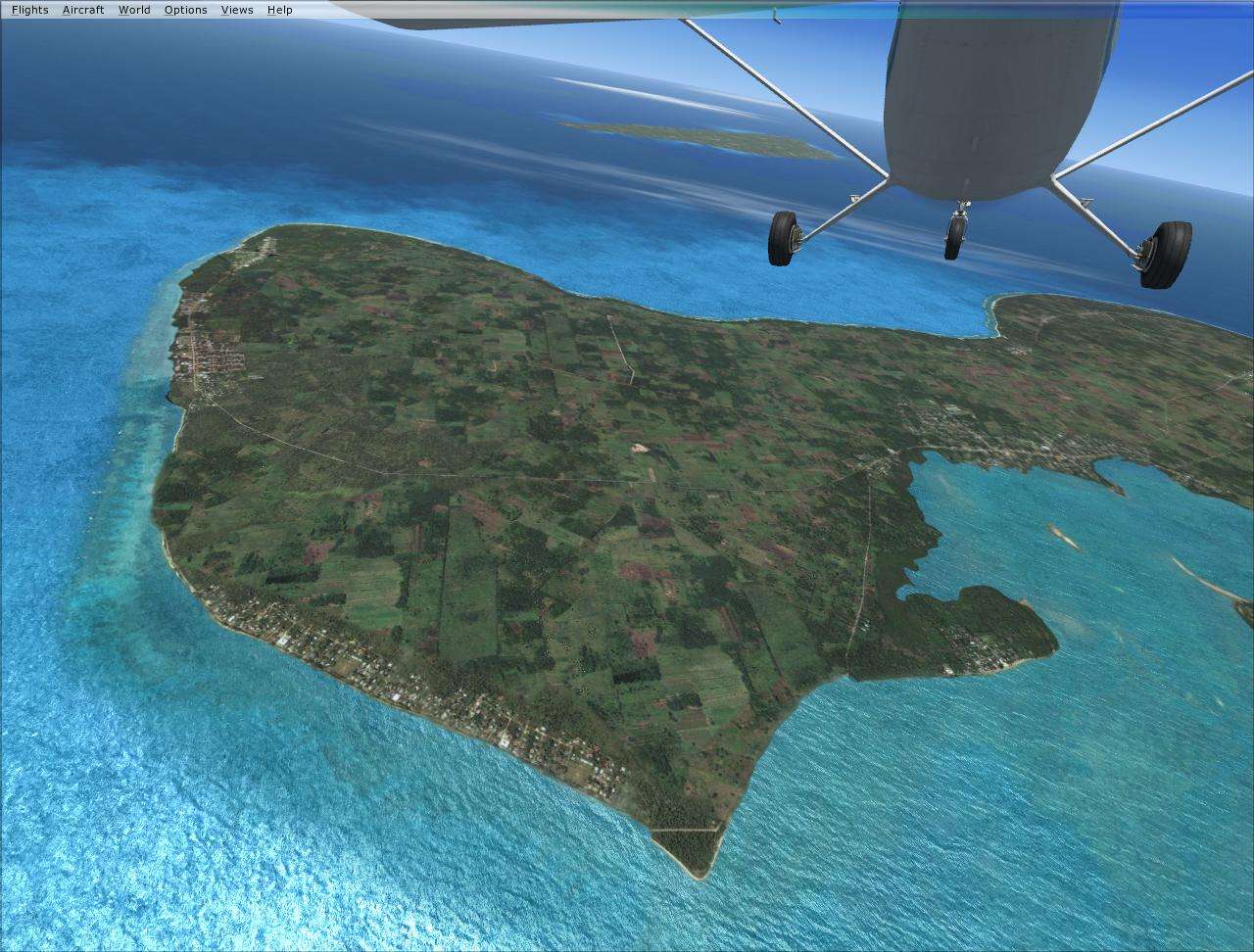Expand the World menu options
The height and width of the screenshot is (952, 1254).
pyautogui.click(x=133, y=9)
